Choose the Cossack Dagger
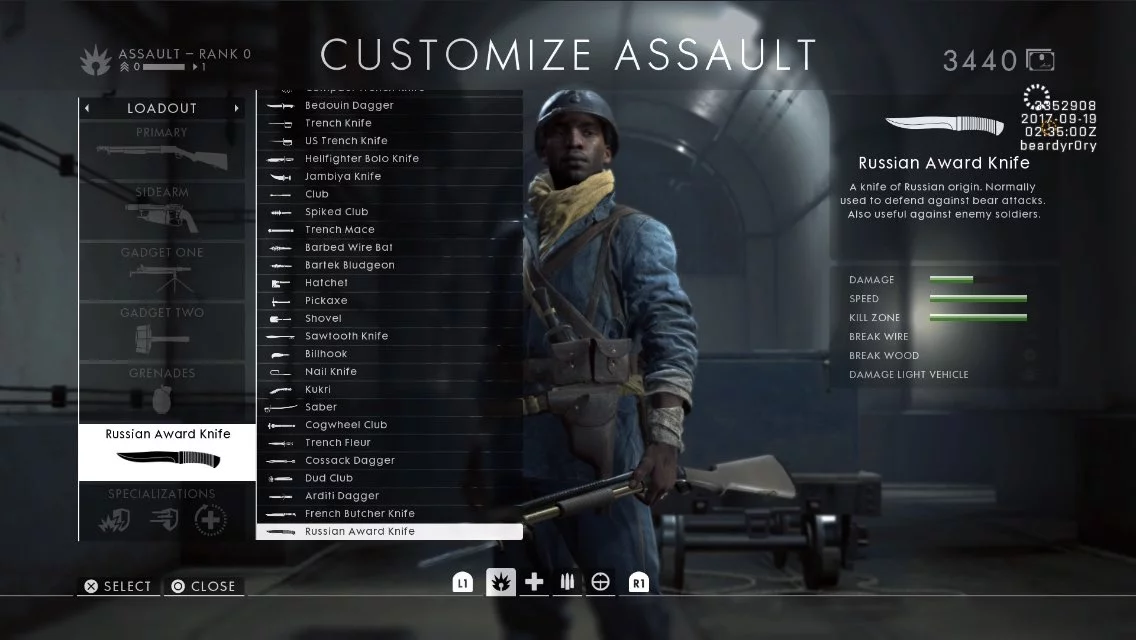 [390, 460]
